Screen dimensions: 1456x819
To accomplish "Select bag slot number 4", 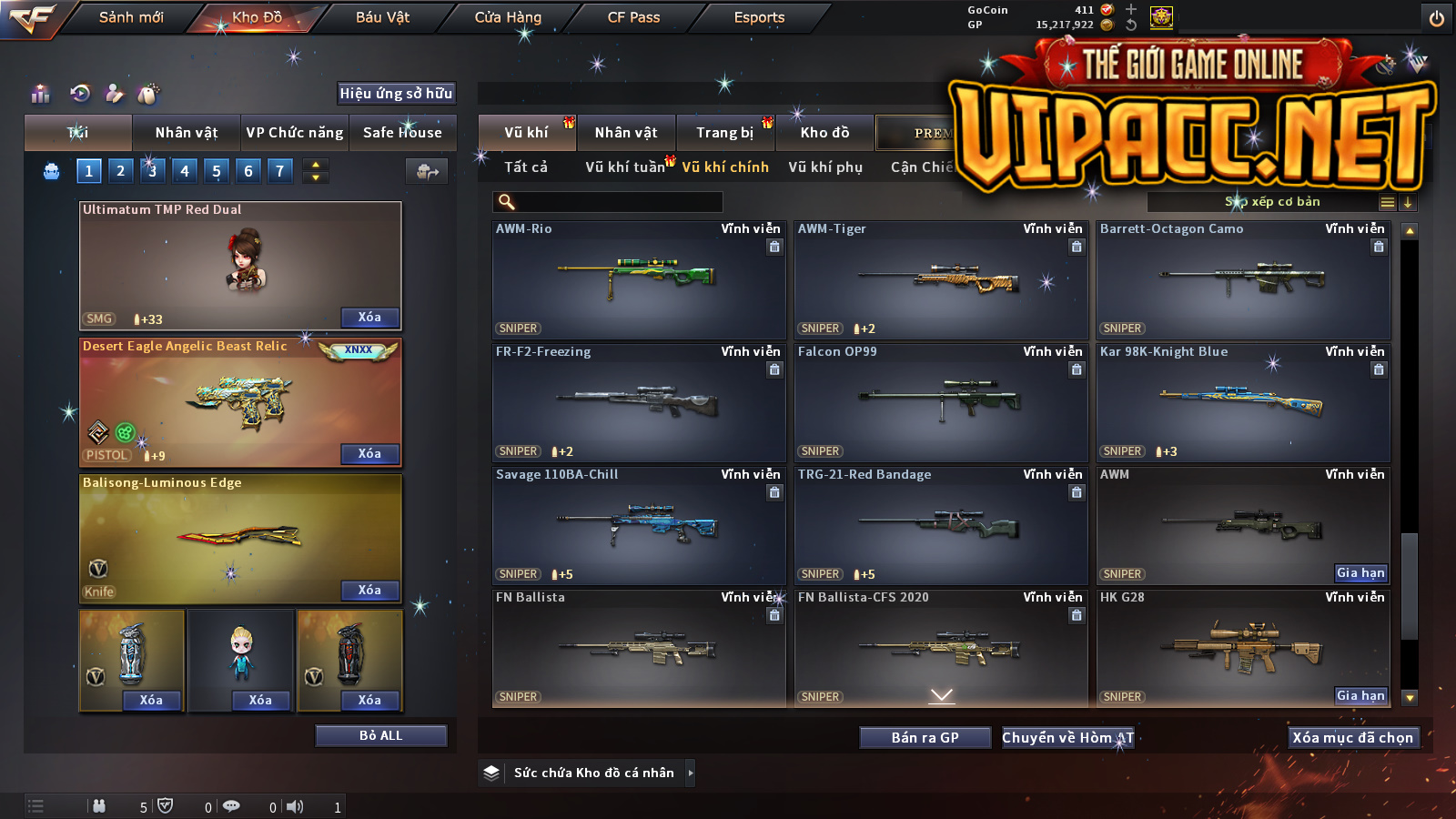I will pyautogui.click(x=185, y=170).
